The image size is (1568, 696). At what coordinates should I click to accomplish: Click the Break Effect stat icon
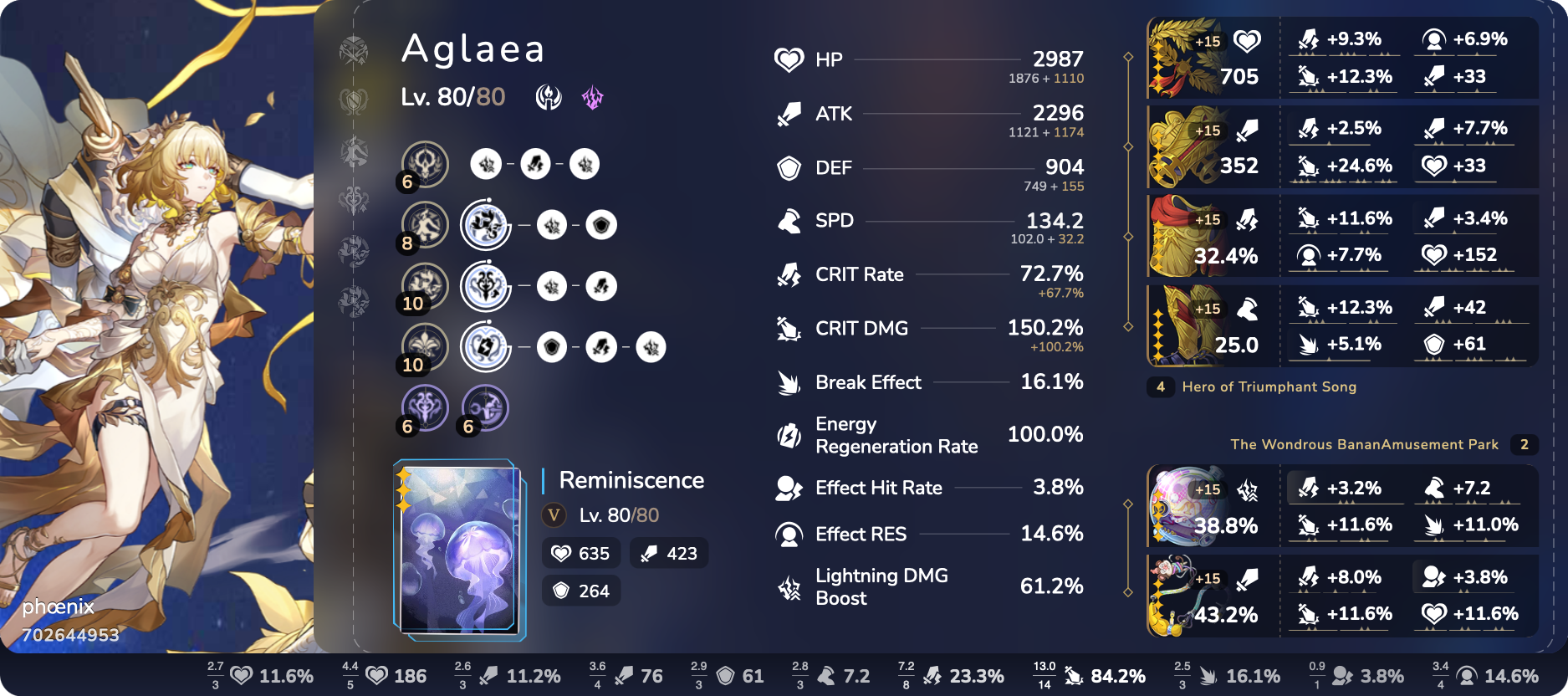point(787,382)
